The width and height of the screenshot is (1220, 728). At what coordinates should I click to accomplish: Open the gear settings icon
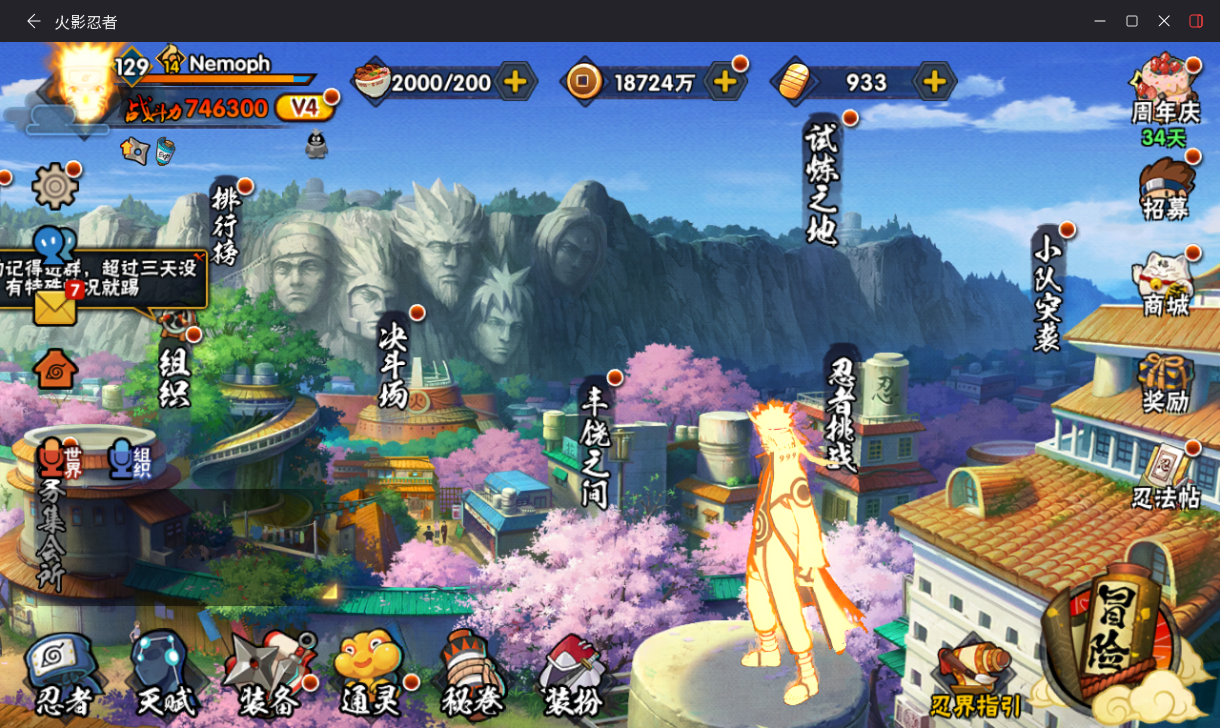[x=55, y=186]
